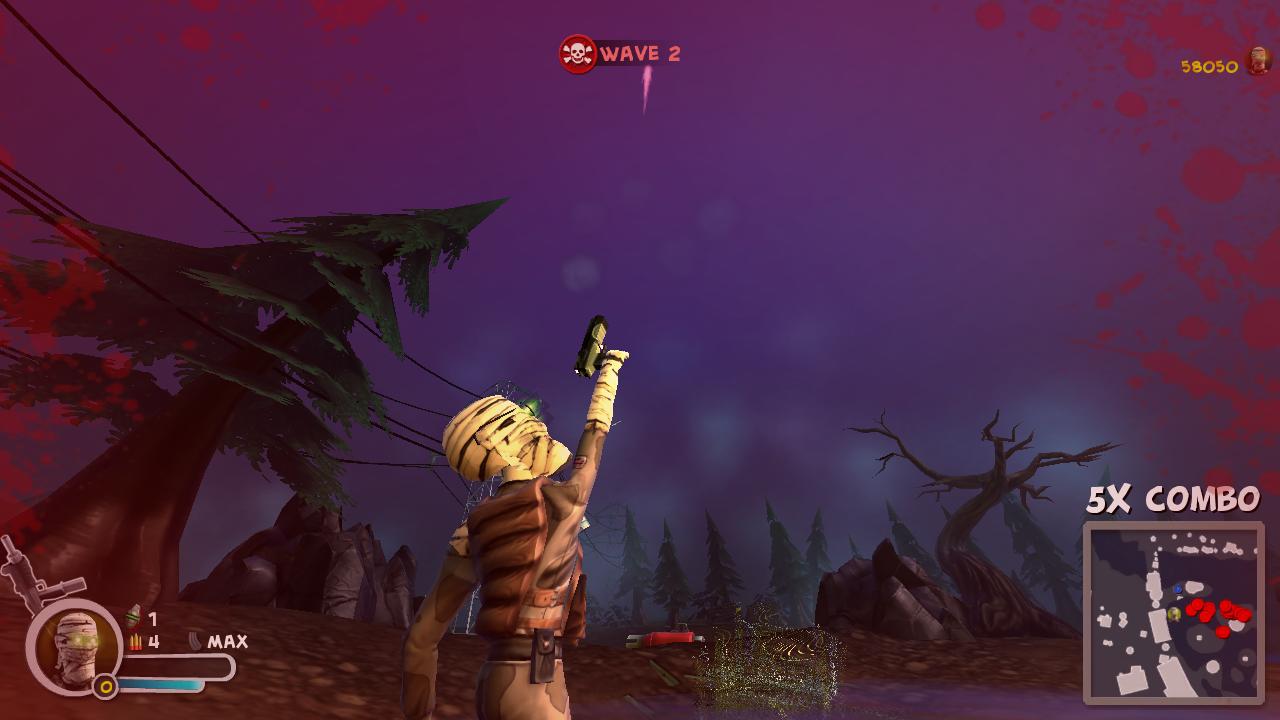The height and width of the screenshot is (720, 1280).
Task: Click the skull icon beside WAVE 2
Action: (576, 52)
